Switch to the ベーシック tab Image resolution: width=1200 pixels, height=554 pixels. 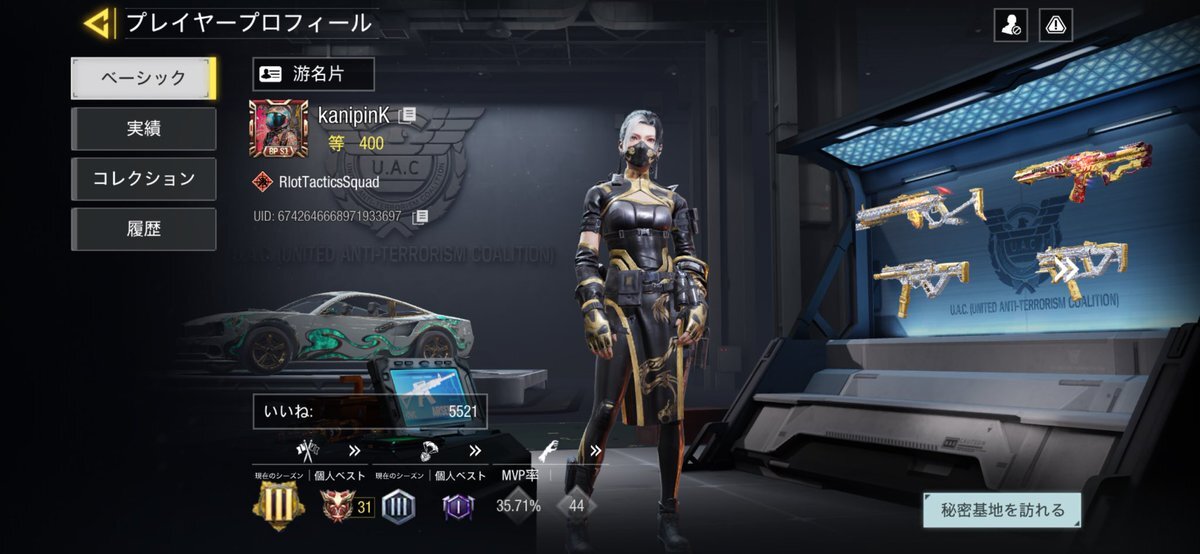(143, 78)
